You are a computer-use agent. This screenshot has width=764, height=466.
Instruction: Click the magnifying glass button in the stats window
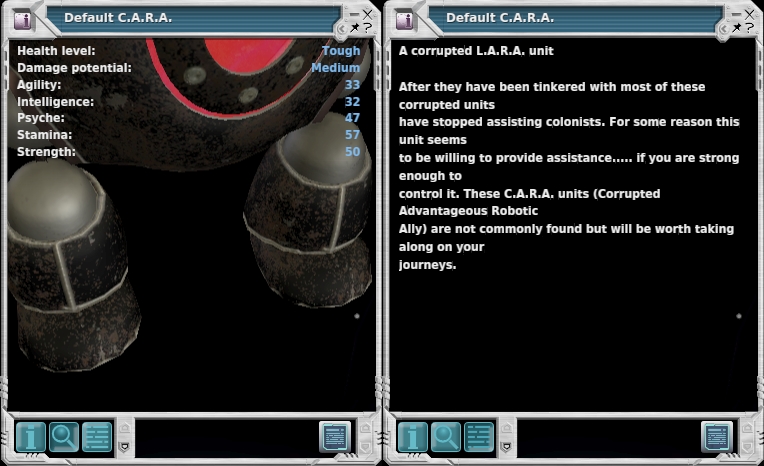(64, 437)
